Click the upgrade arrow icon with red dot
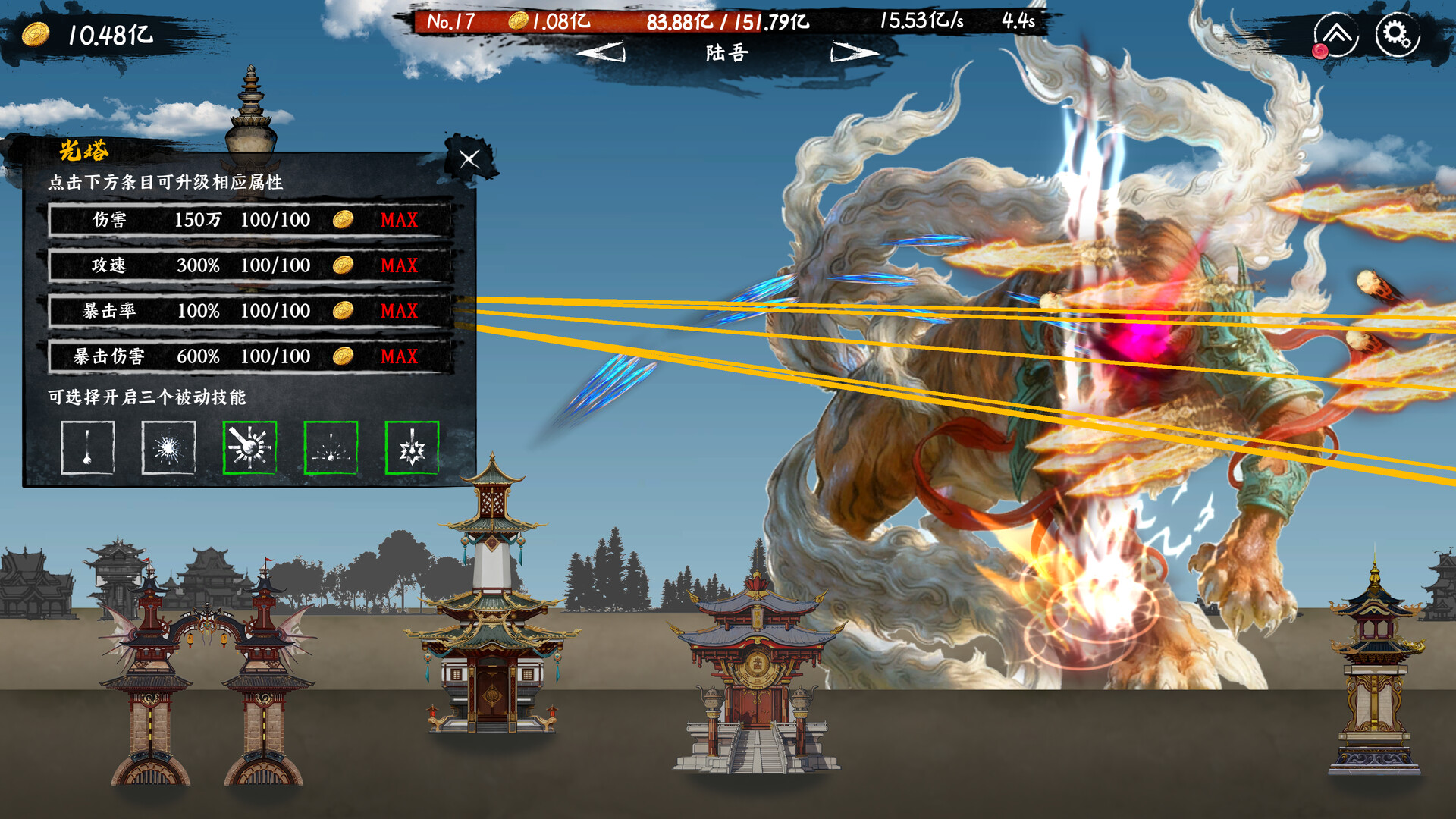Screen dimensions: 1456x819 pyautogui.click(x=1338, y=33)
